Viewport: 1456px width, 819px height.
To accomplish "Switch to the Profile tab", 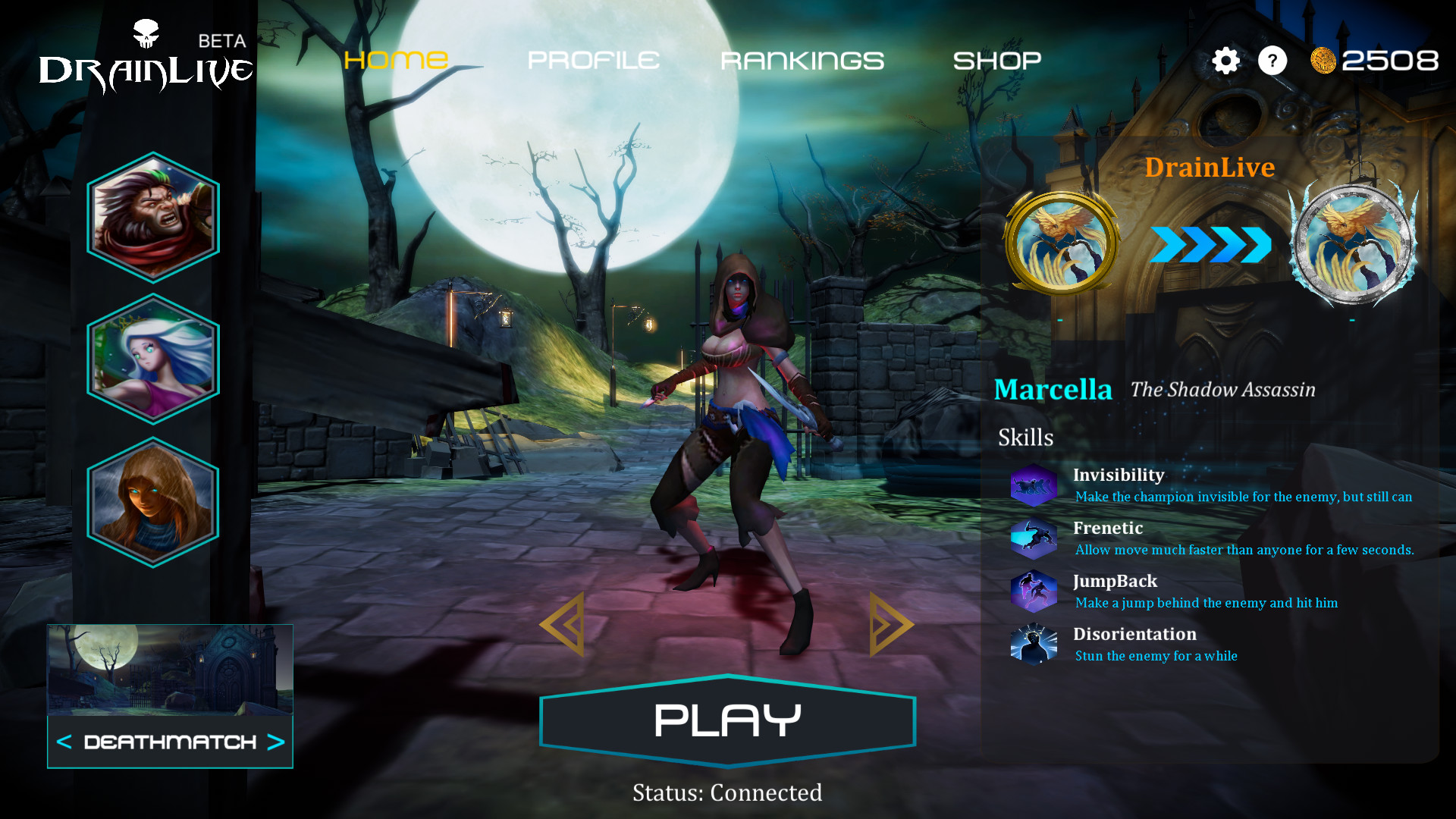I will [x=593, y=59].
